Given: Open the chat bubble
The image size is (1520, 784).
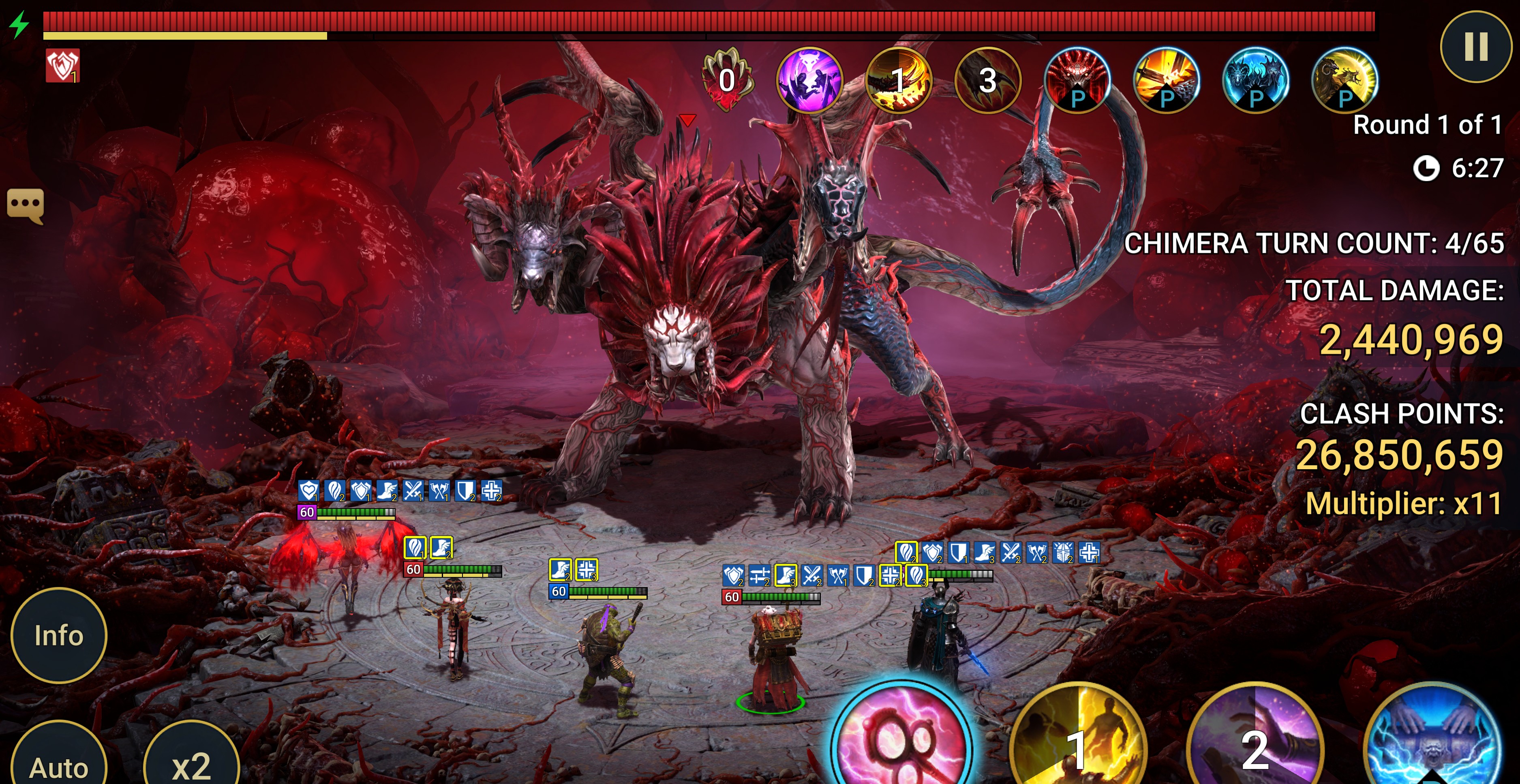Looking at the screenshot, I should click(26, 205).
